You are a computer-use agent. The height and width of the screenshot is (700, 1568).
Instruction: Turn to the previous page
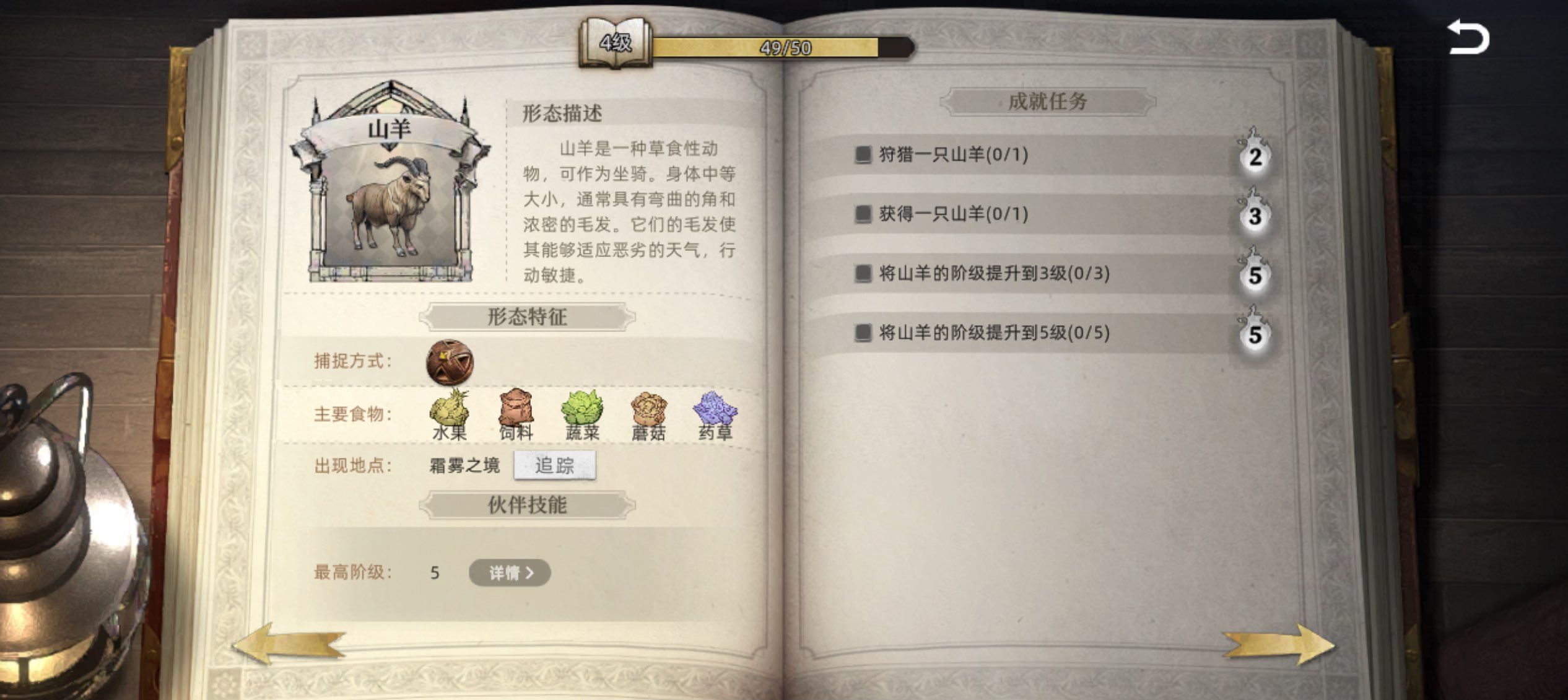point(288,644)
